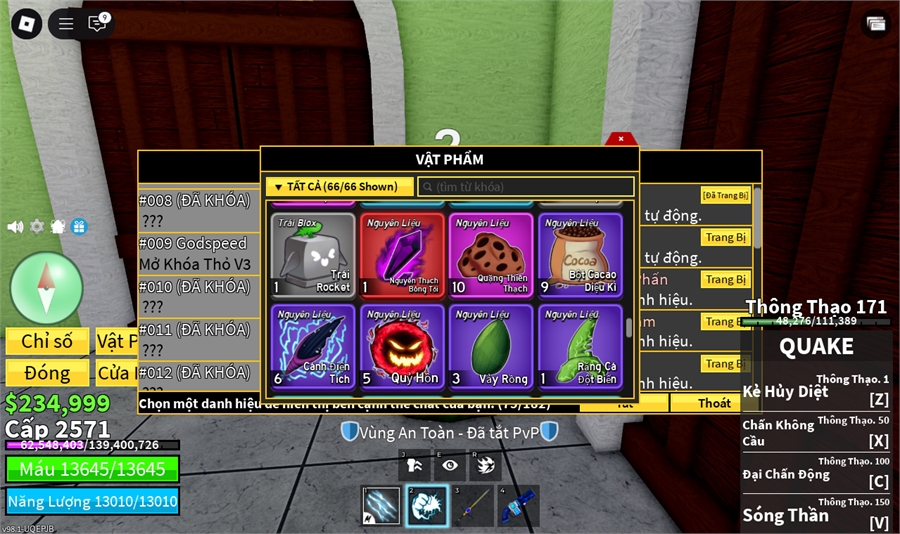The width and height of the screenshot is (900, 534).
Task: Focus the item keyword search field
Action: [x=526, y=187]
